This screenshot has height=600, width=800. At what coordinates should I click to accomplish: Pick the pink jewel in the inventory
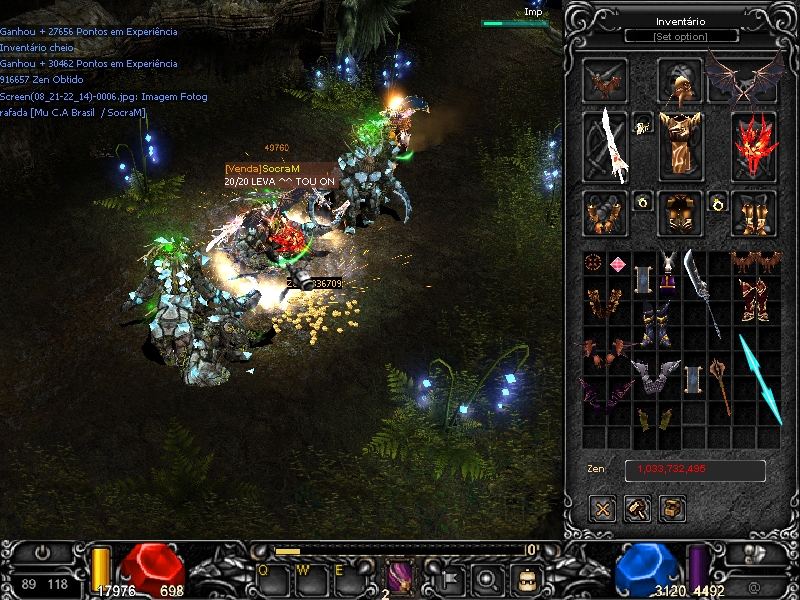[x=618, y=264]
